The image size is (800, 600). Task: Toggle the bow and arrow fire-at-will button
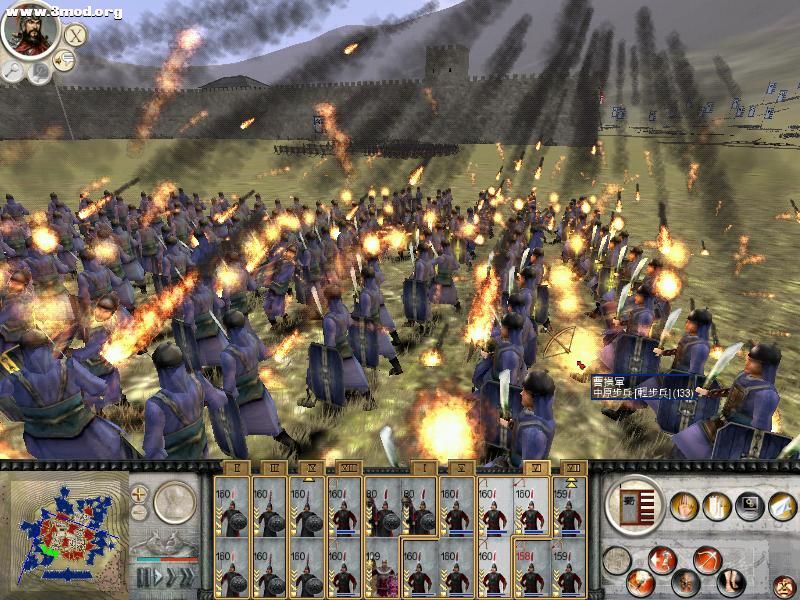click(x=709, y=559)
